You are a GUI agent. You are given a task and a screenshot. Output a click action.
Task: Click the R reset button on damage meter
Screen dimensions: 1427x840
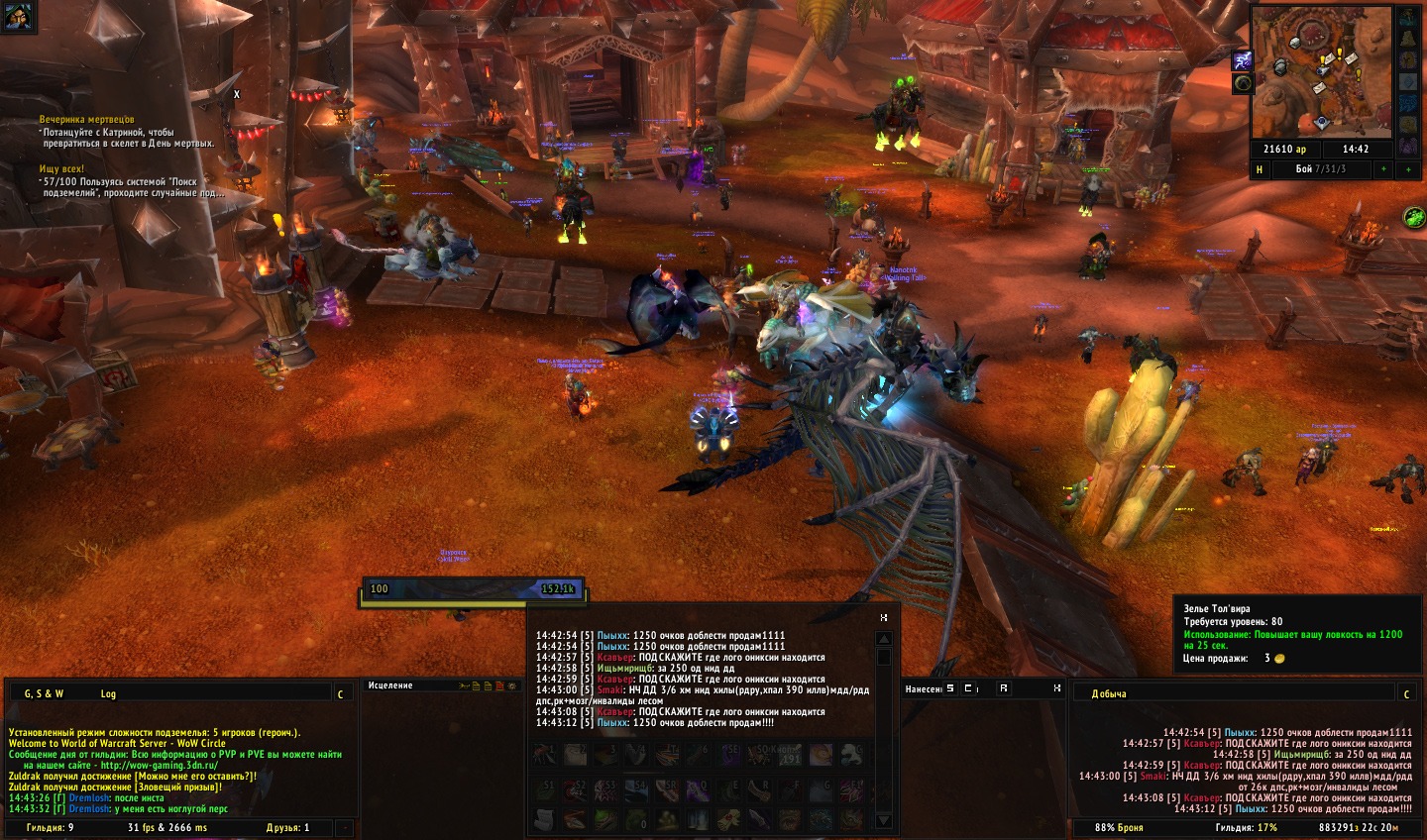click(1003, 687)
